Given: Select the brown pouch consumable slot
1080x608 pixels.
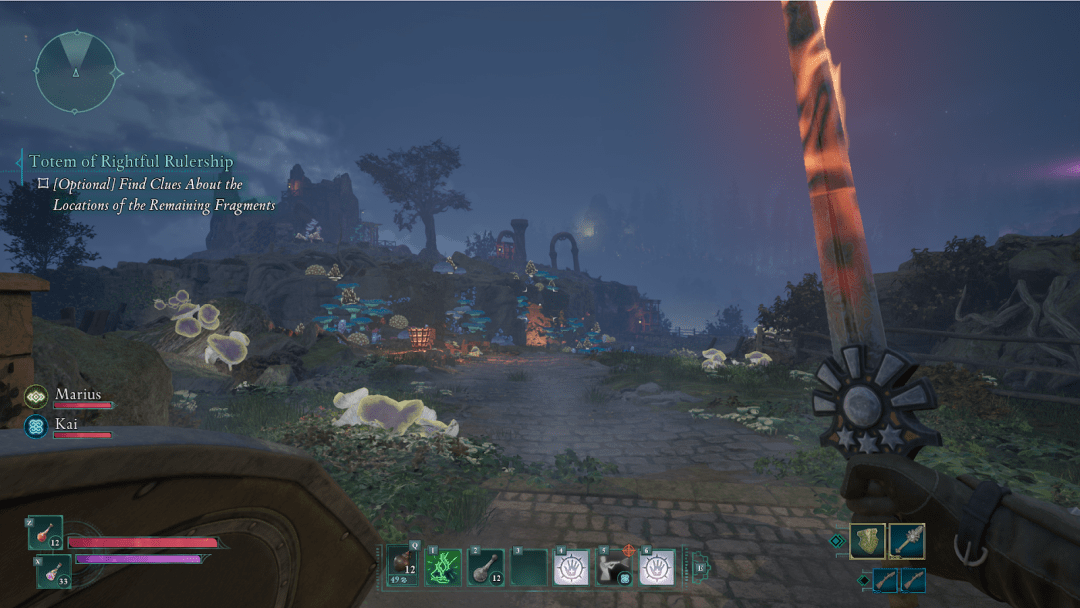Looking at the screenshot, I should 403,567.
